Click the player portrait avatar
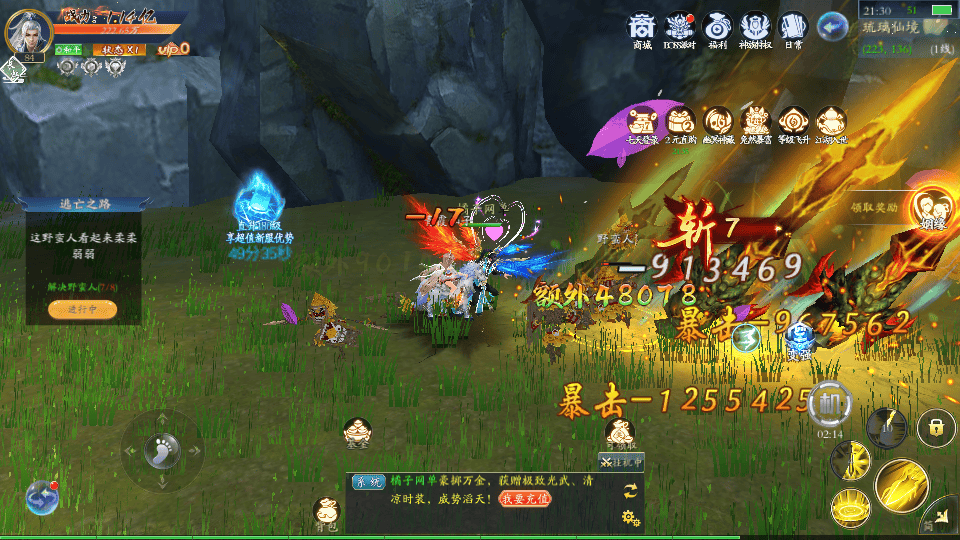 pyautogui.click(x=28, y=30)
